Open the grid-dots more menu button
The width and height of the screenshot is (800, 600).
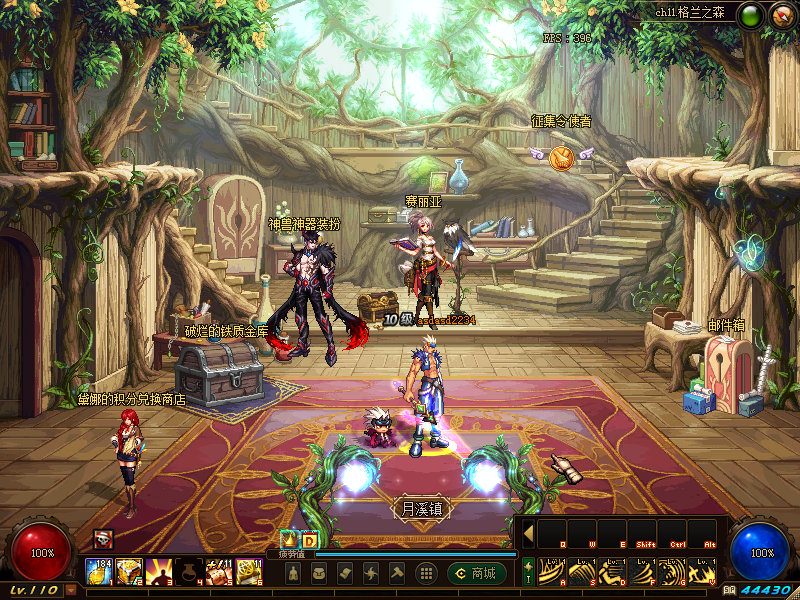tap(425, 573)
